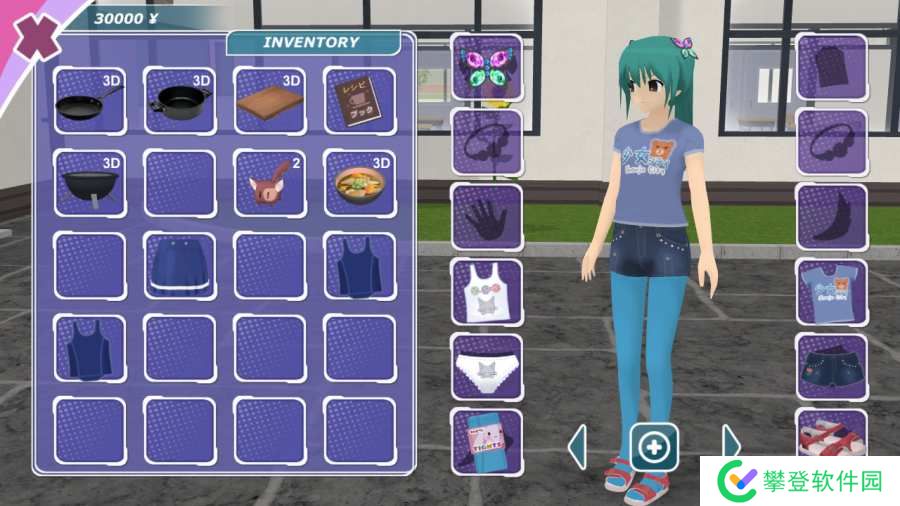The height and width of the screenshot is (506, 900).
Task: Select the white tank top equipment slot
Action: [487, 292]
